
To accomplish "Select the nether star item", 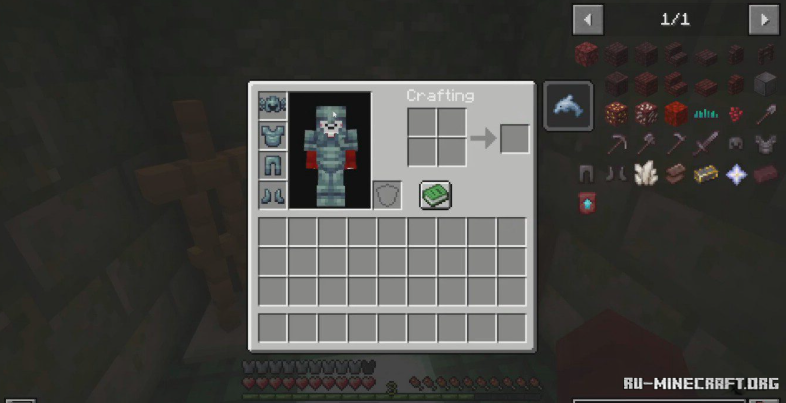I will 736,174.
